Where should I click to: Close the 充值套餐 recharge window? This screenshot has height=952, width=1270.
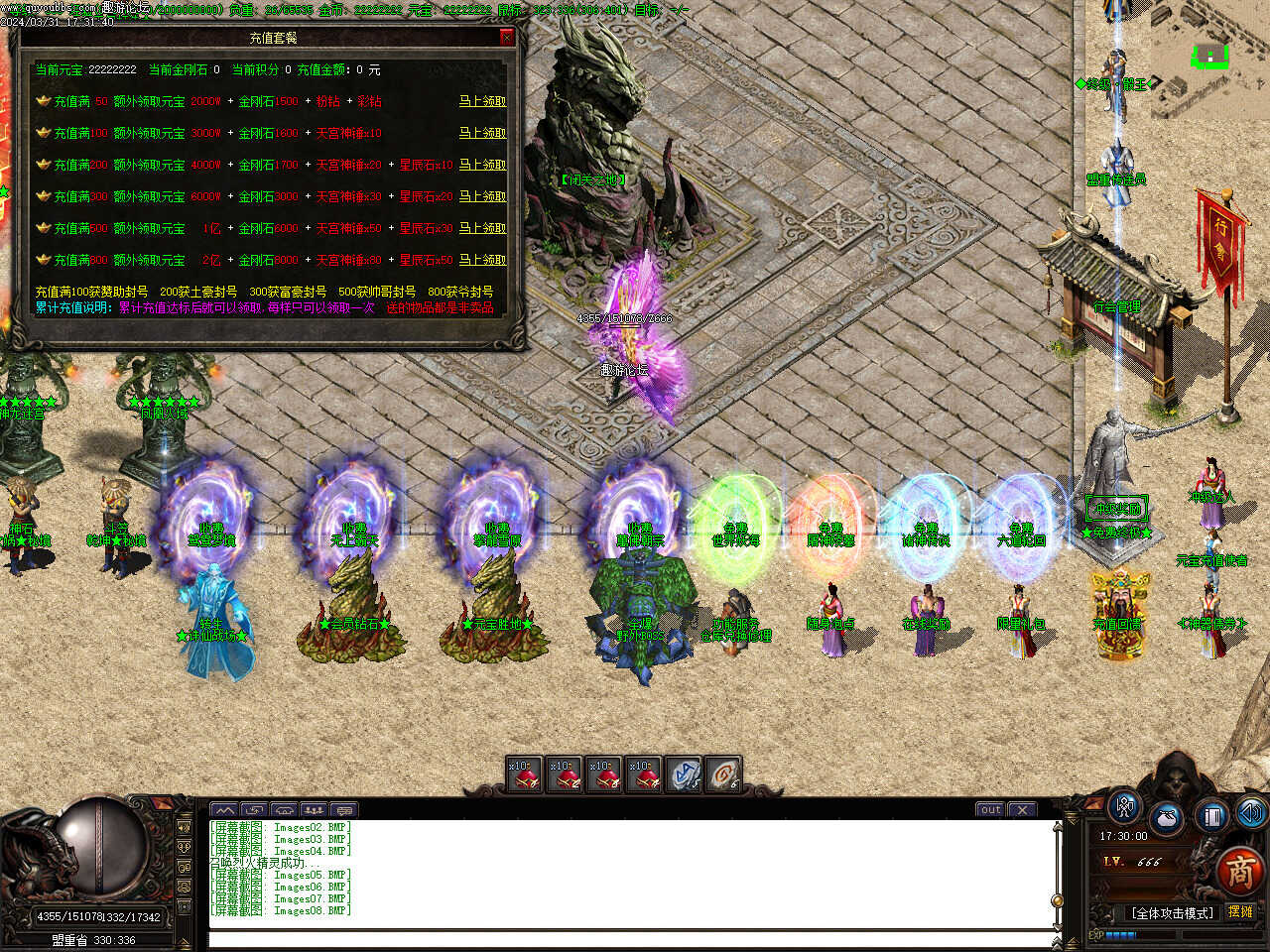tap(507, 38)
